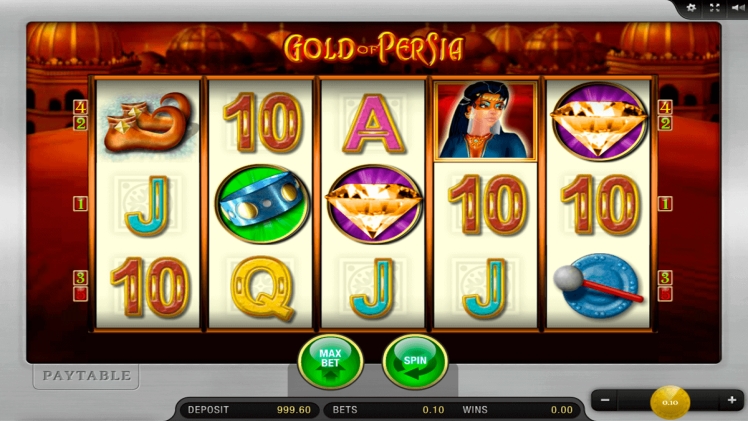Spin the reels with the green Spin button
Screen dimensions: 748x421
coord(415,360)
